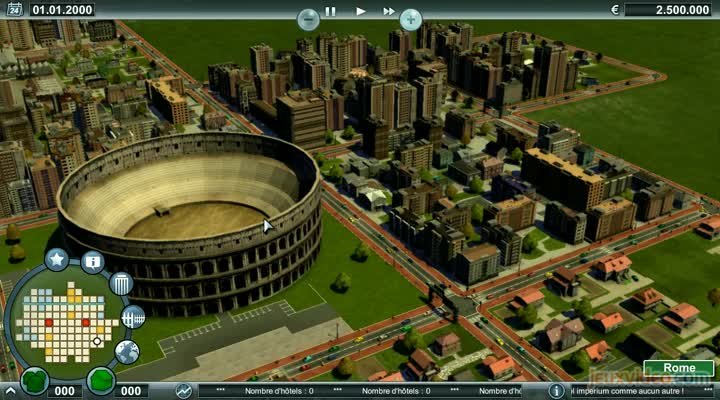Click the city grid minimap
This screenshot has height=400, width=720.
point(62,322)
